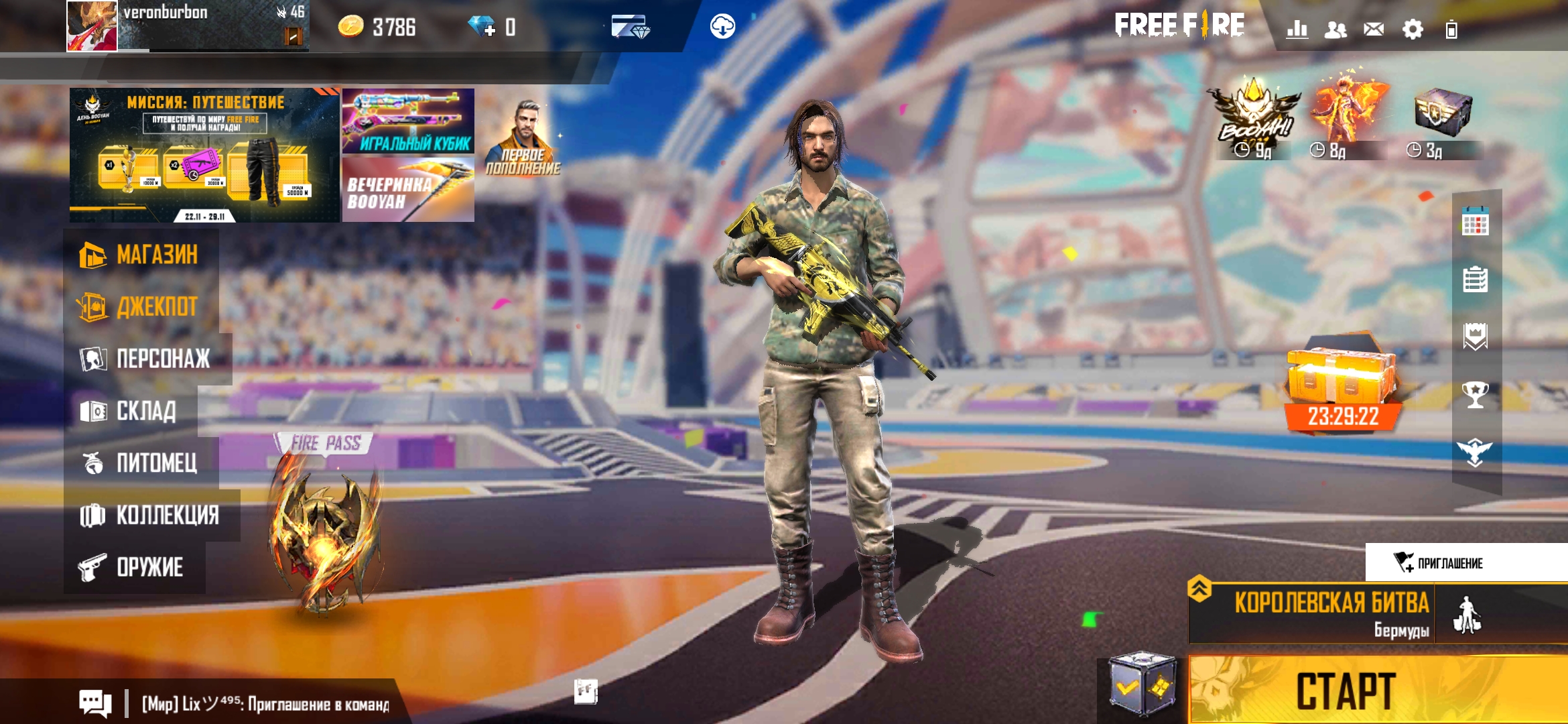Add diamonds with the plus diamond icon

click(482, 27)
